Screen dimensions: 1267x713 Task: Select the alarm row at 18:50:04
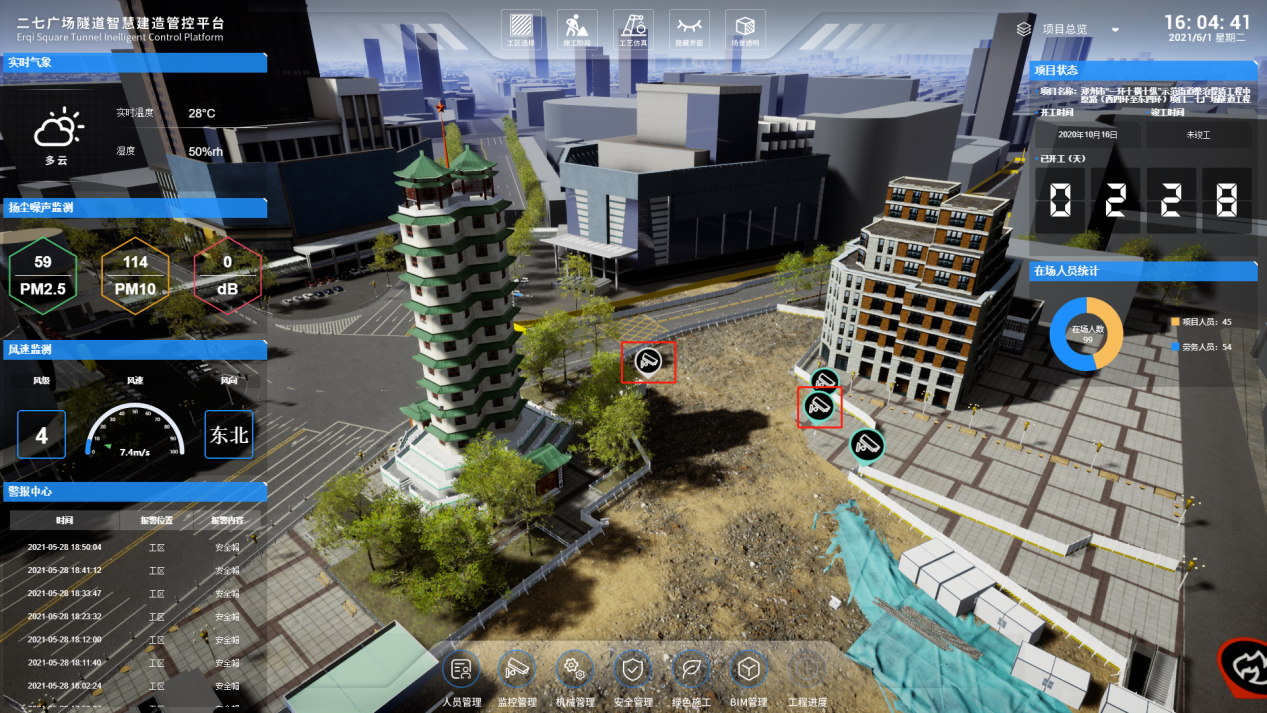135,547
